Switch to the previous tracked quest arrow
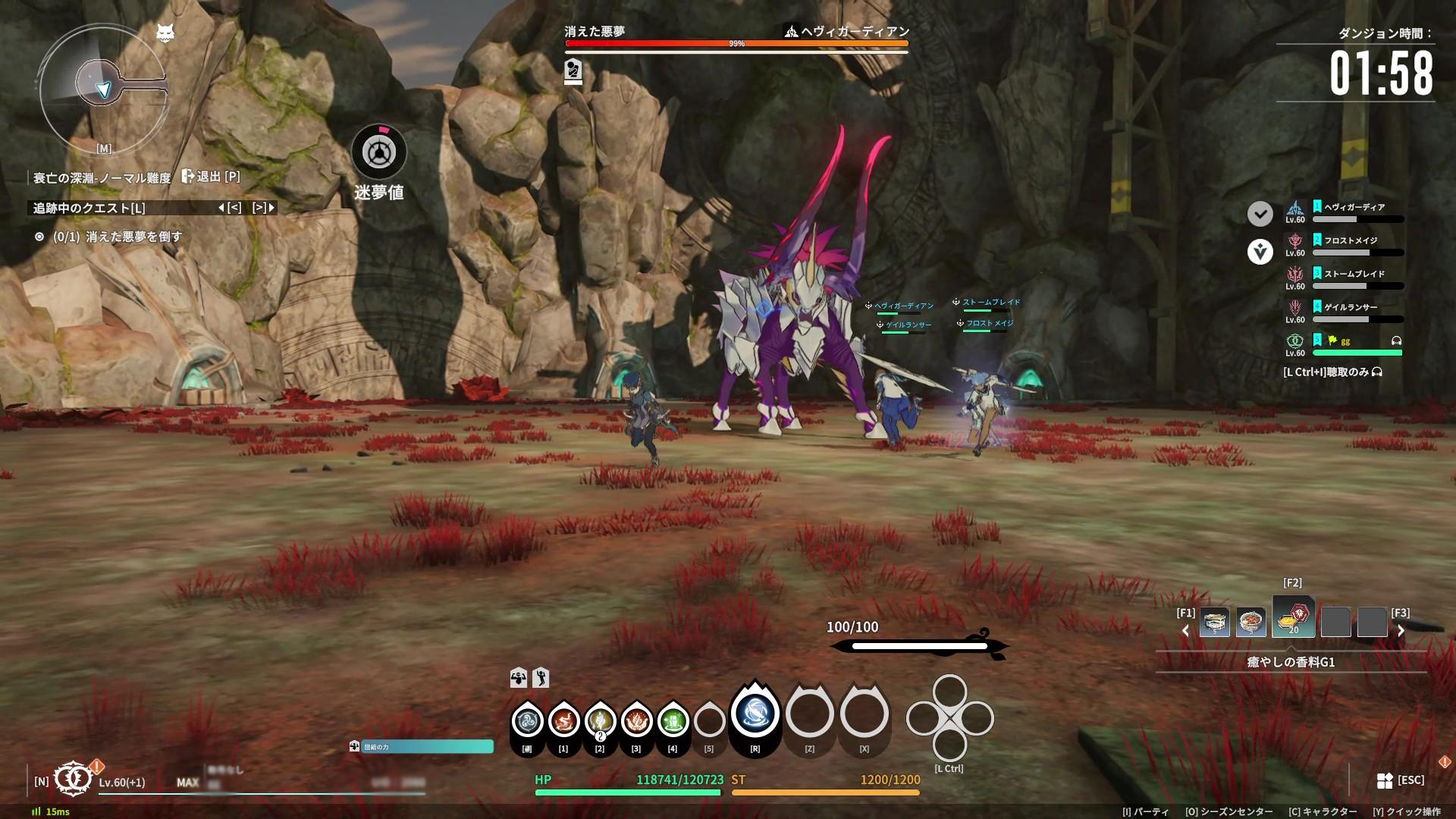1456x819 pixels. [229, 208]
